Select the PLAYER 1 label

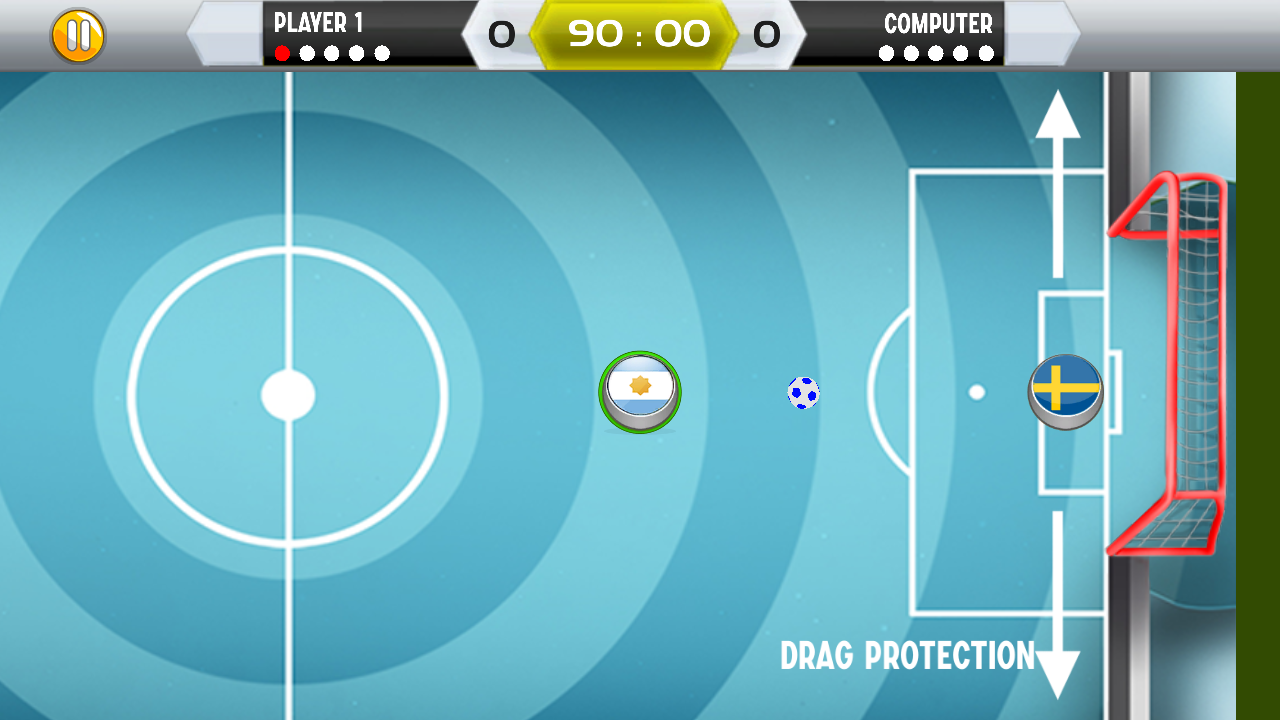pos(318,23)
